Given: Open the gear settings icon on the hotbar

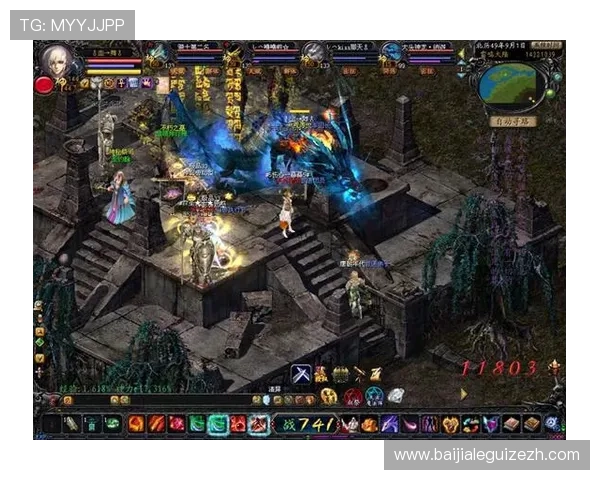Looking at the screenshot, I should (x=551, y=424).
